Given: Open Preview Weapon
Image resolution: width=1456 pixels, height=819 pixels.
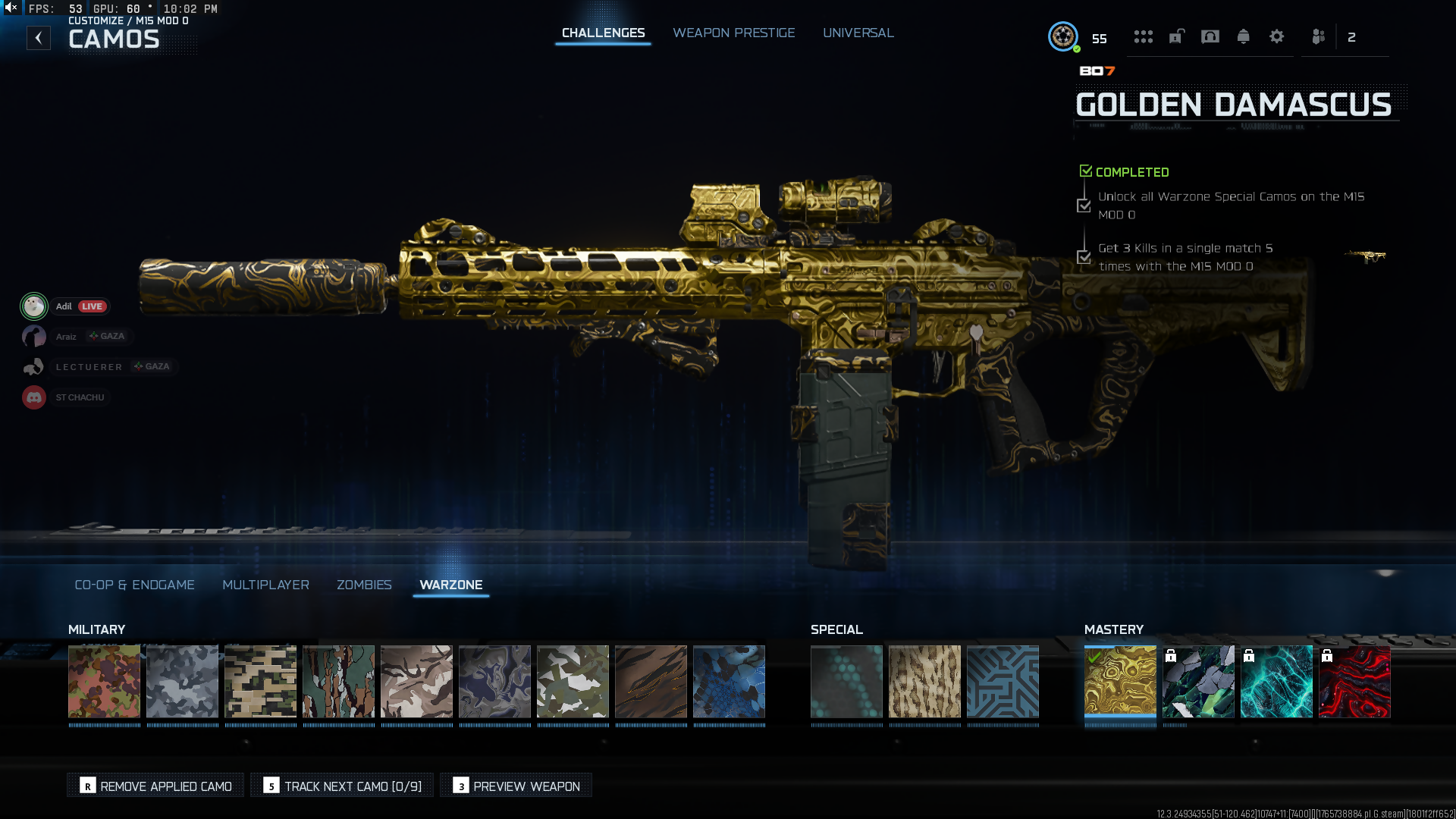Looking at the screenshot, I should pyautogui.click(x=516, y=786).
